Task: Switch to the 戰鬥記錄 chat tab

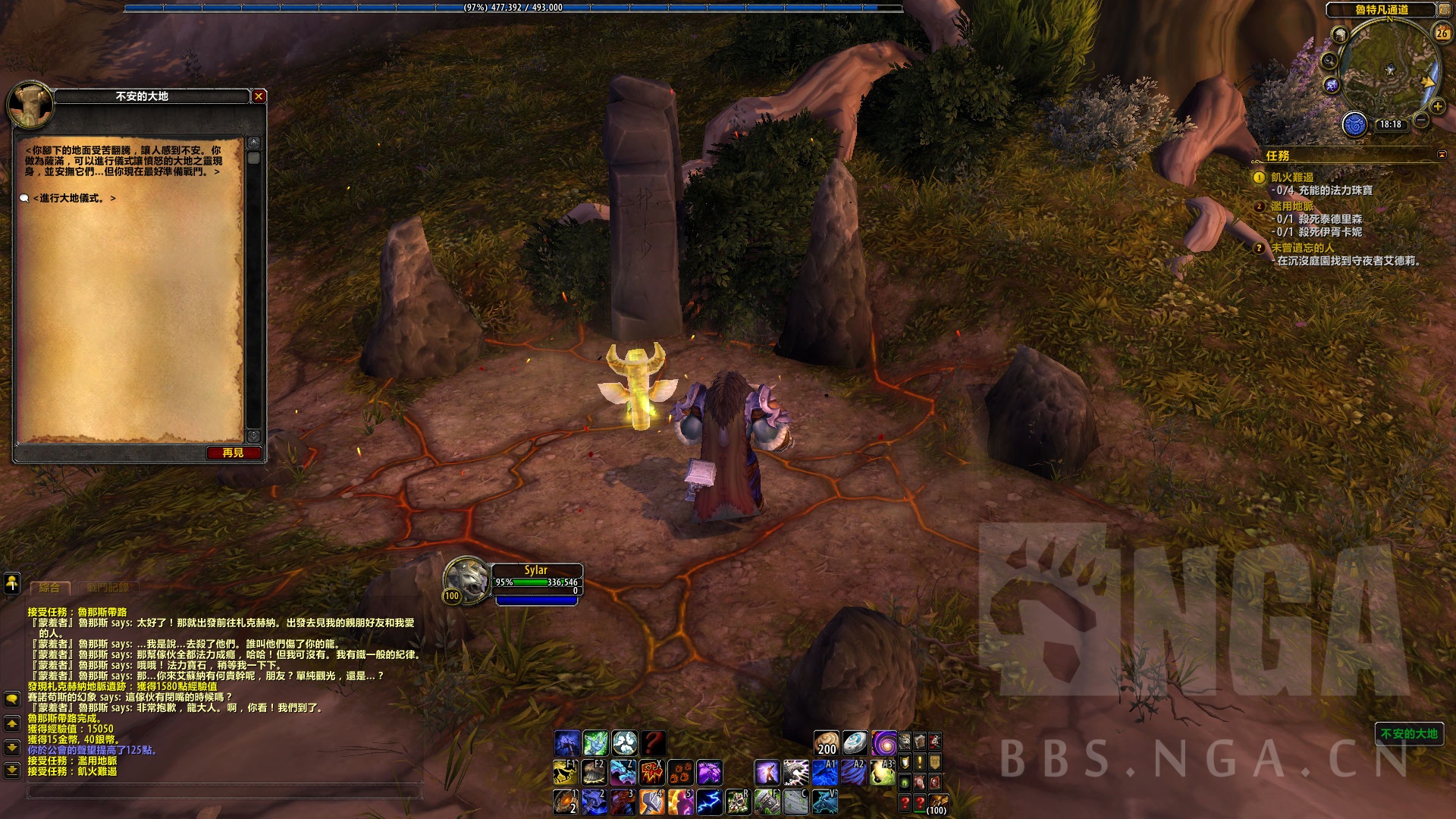Action: coord(108,588)
